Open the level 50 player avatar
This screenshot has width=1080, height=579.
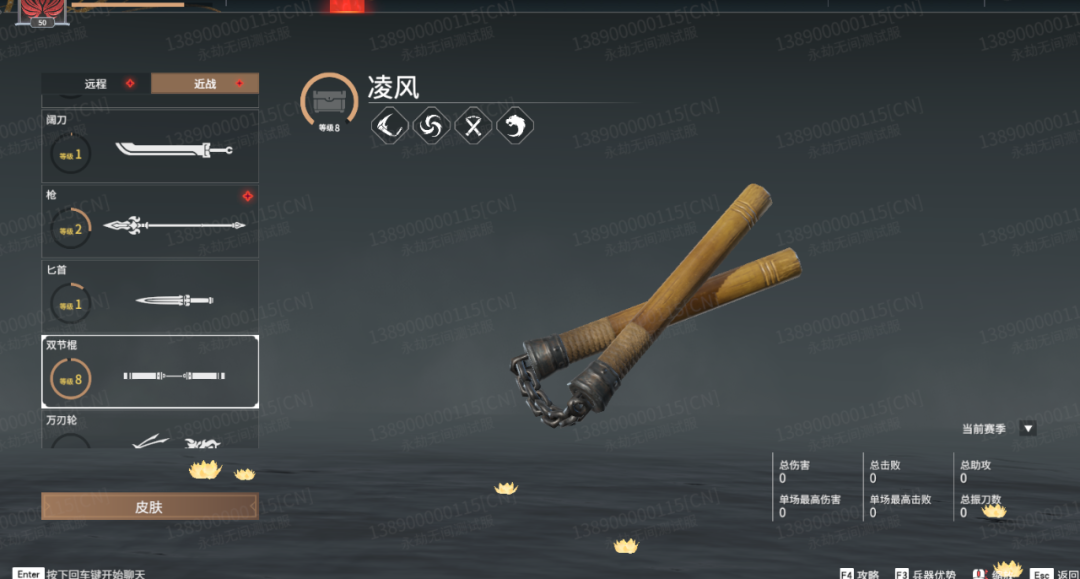(x=42, y=11)
